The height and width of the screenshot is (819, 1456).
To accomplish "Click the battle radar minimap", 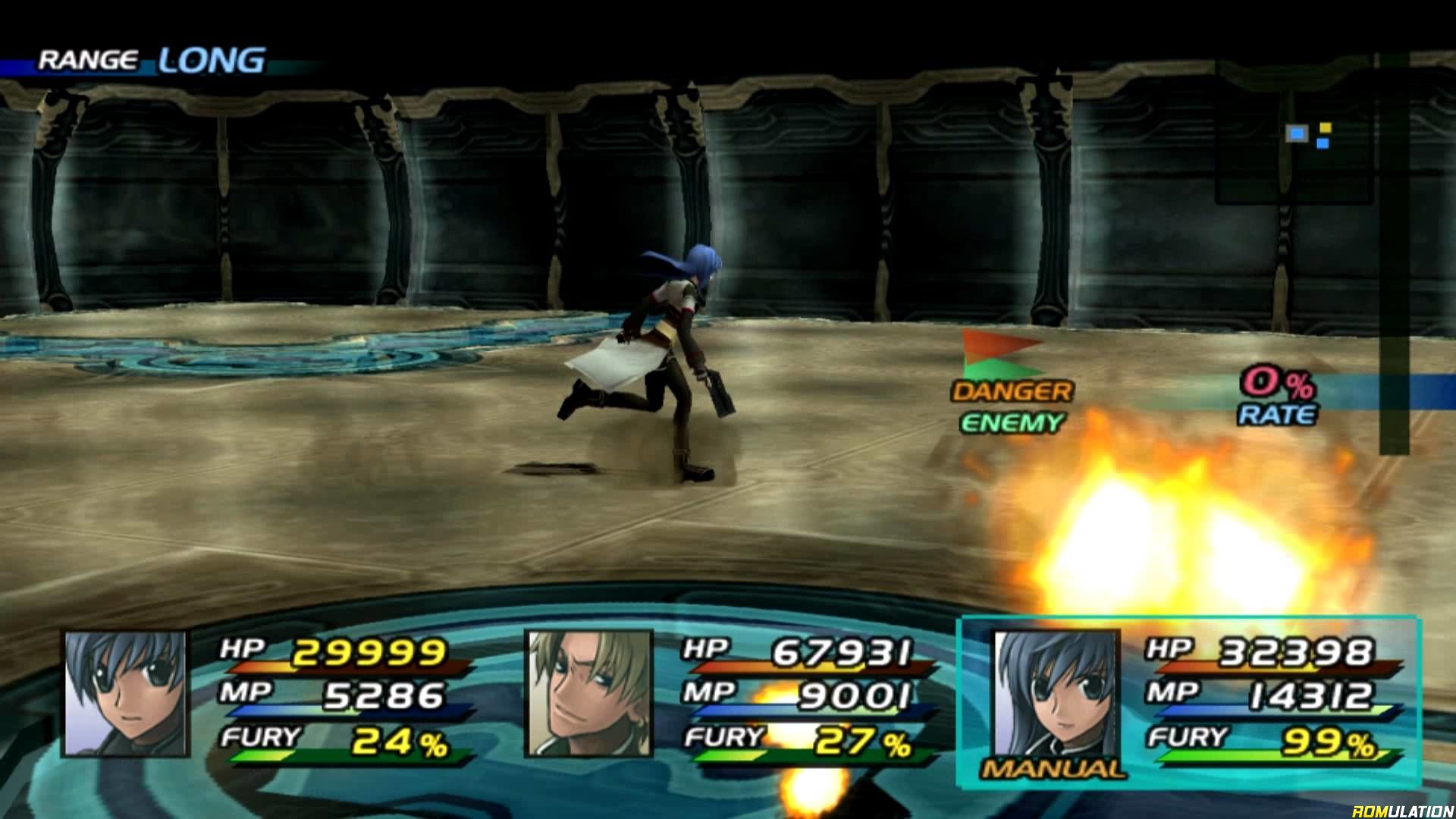I will (1295, 133).
